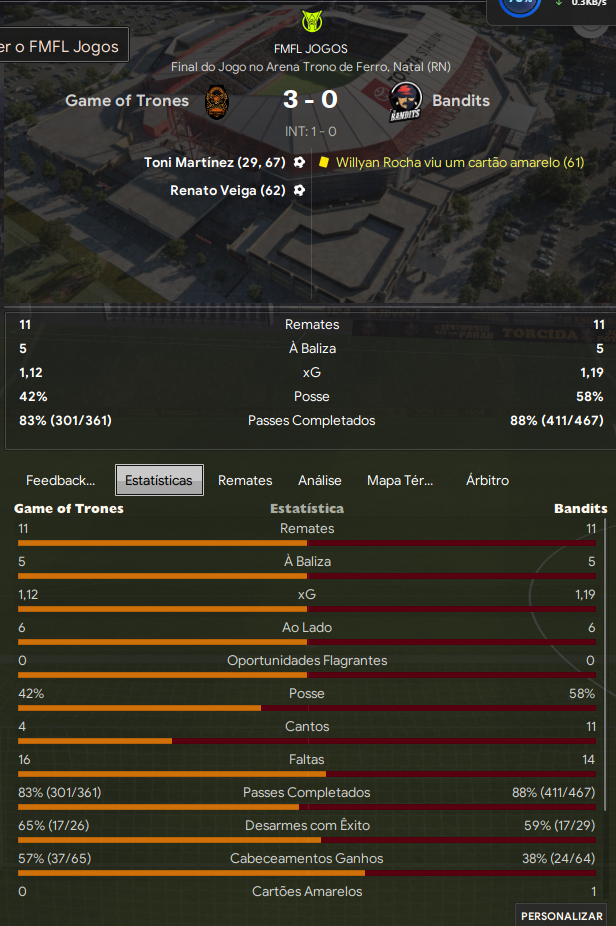Click the Bandits club badge
The width and height of the screenshot is (616, 926).
coord(404,102)
